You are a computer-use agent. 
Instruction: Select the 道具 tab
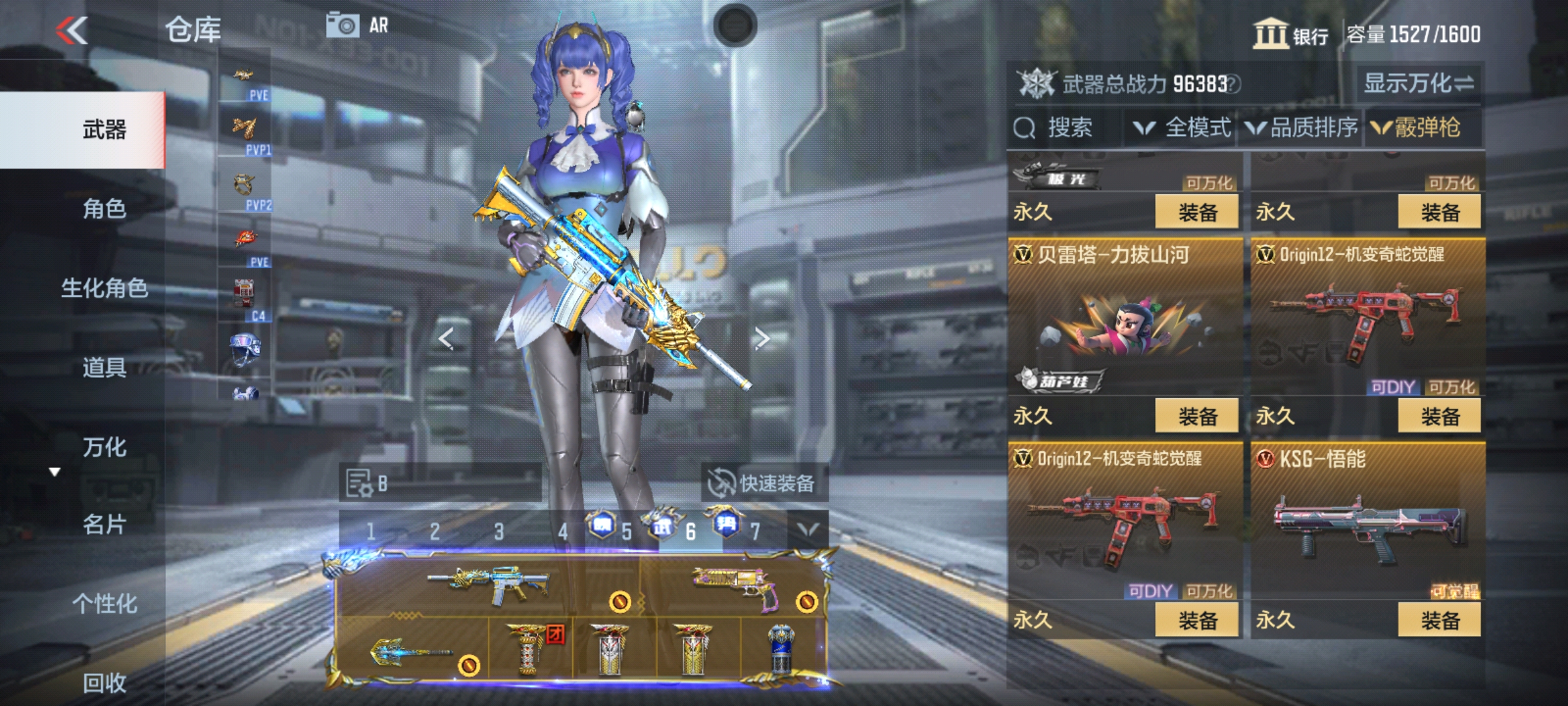[x=104, y=367]
